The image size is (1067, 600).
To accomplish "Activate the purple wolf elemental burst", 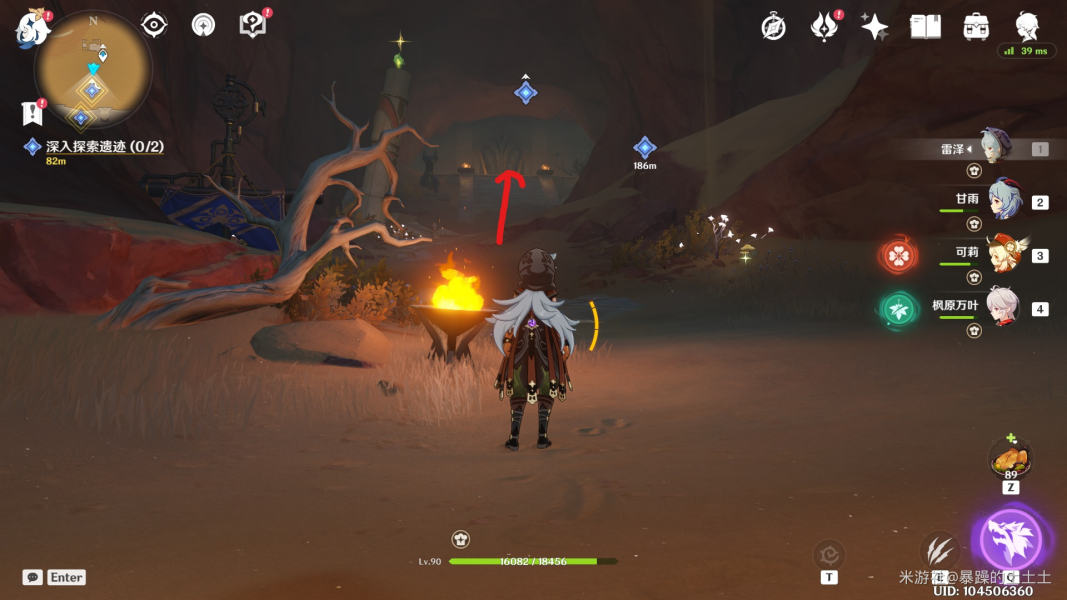I will [1011, 541].
